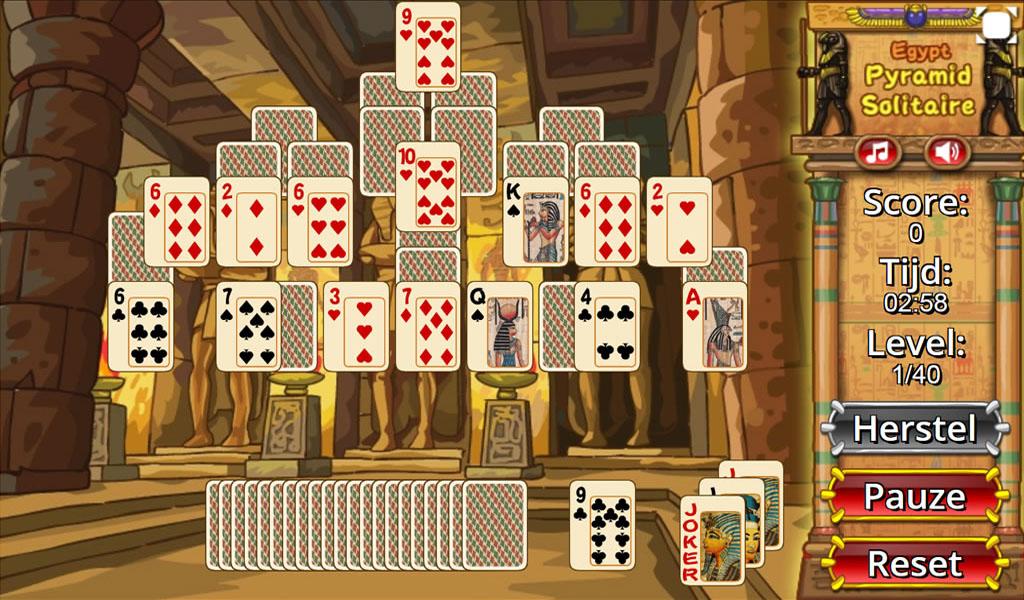Select the 6 of clubs card
Image resolution: width=1024 pixels, height=600 pixels.
point(140,326)
